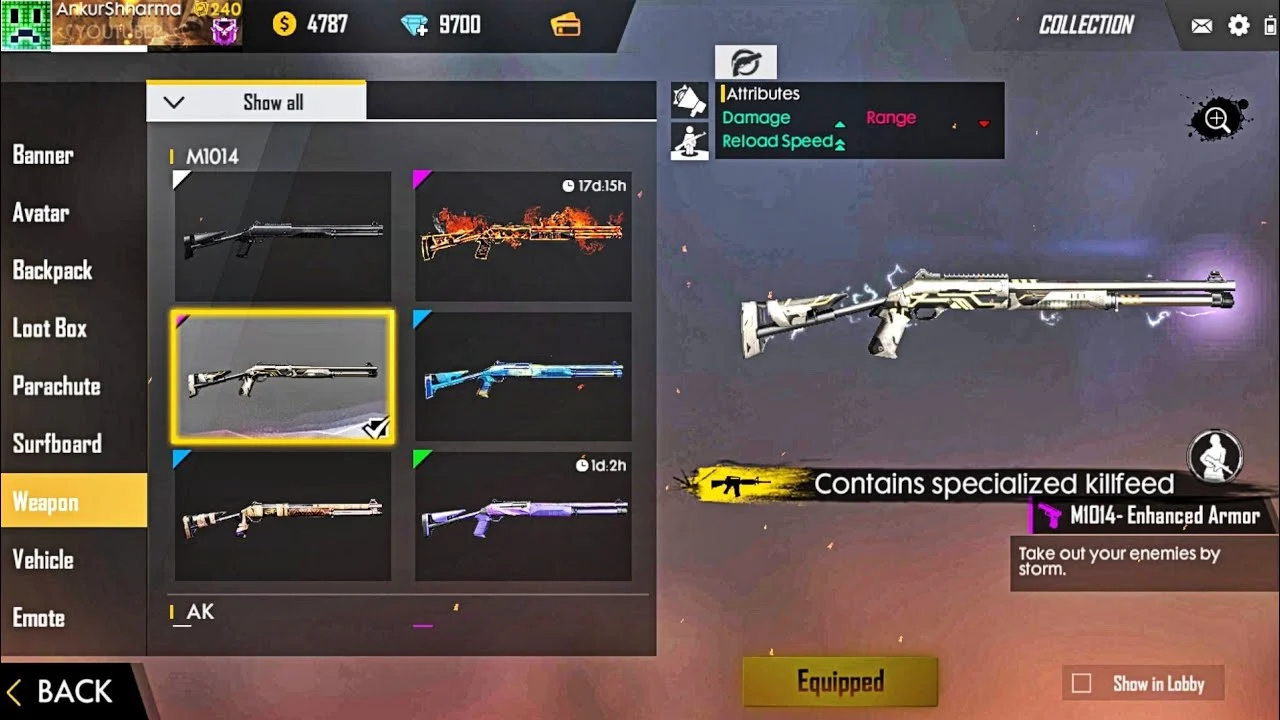Screen dimensions: 1280x720
Task: Expand the Show all dropdown
Action: pyautogui.click(x=256, y=102)
